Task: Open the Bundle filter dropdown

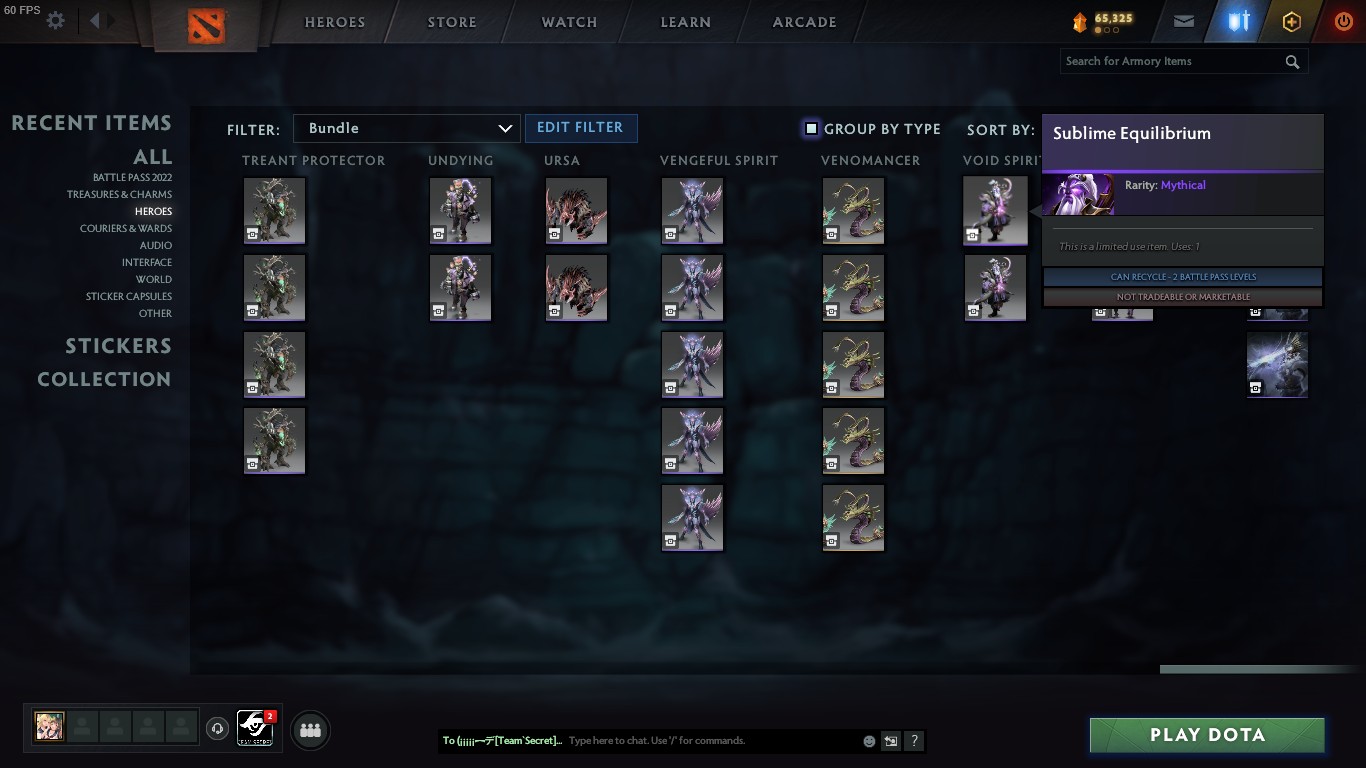Action: click(x=406, y=128)
